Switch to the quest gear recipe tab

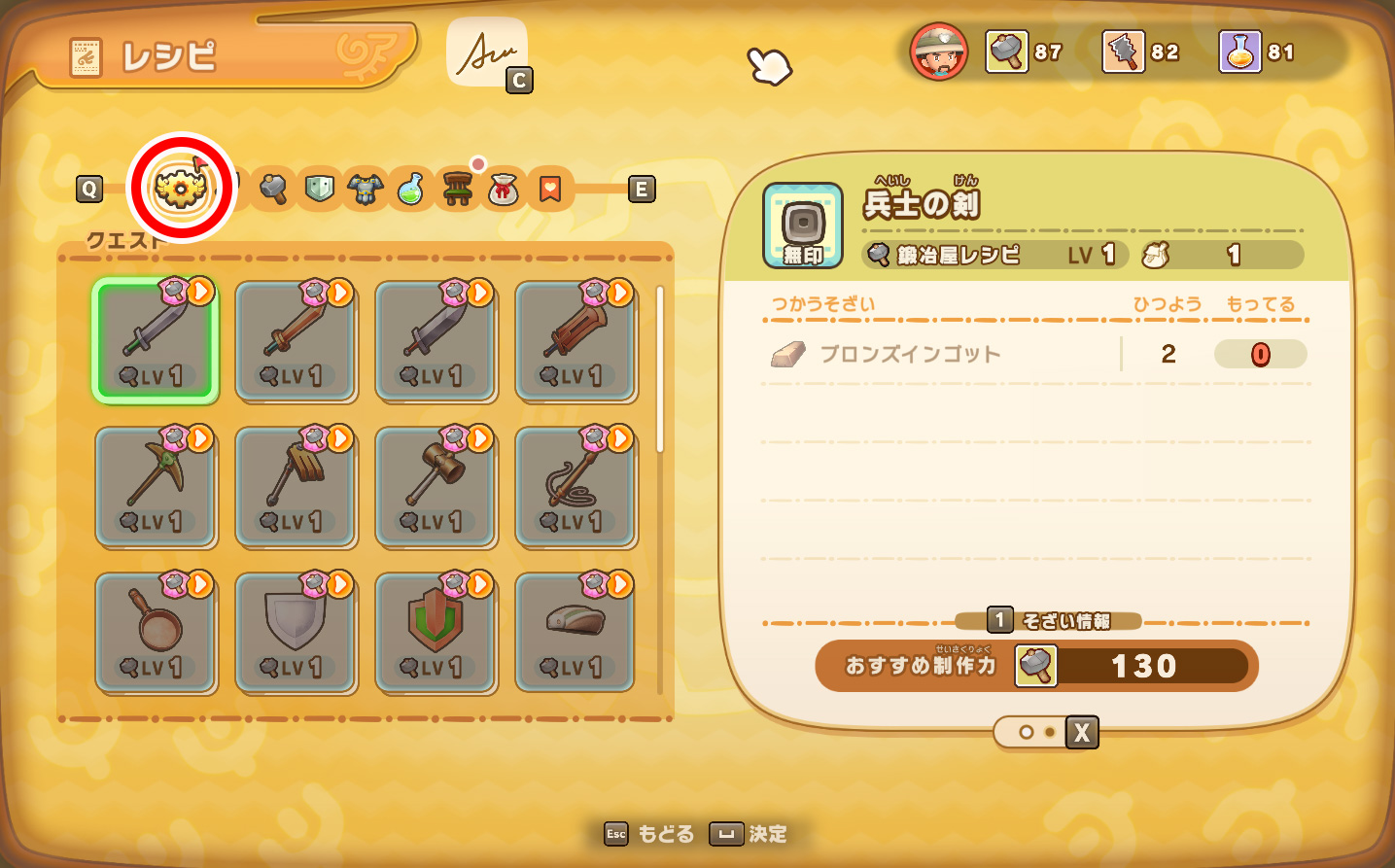click(x=182, y=187)
